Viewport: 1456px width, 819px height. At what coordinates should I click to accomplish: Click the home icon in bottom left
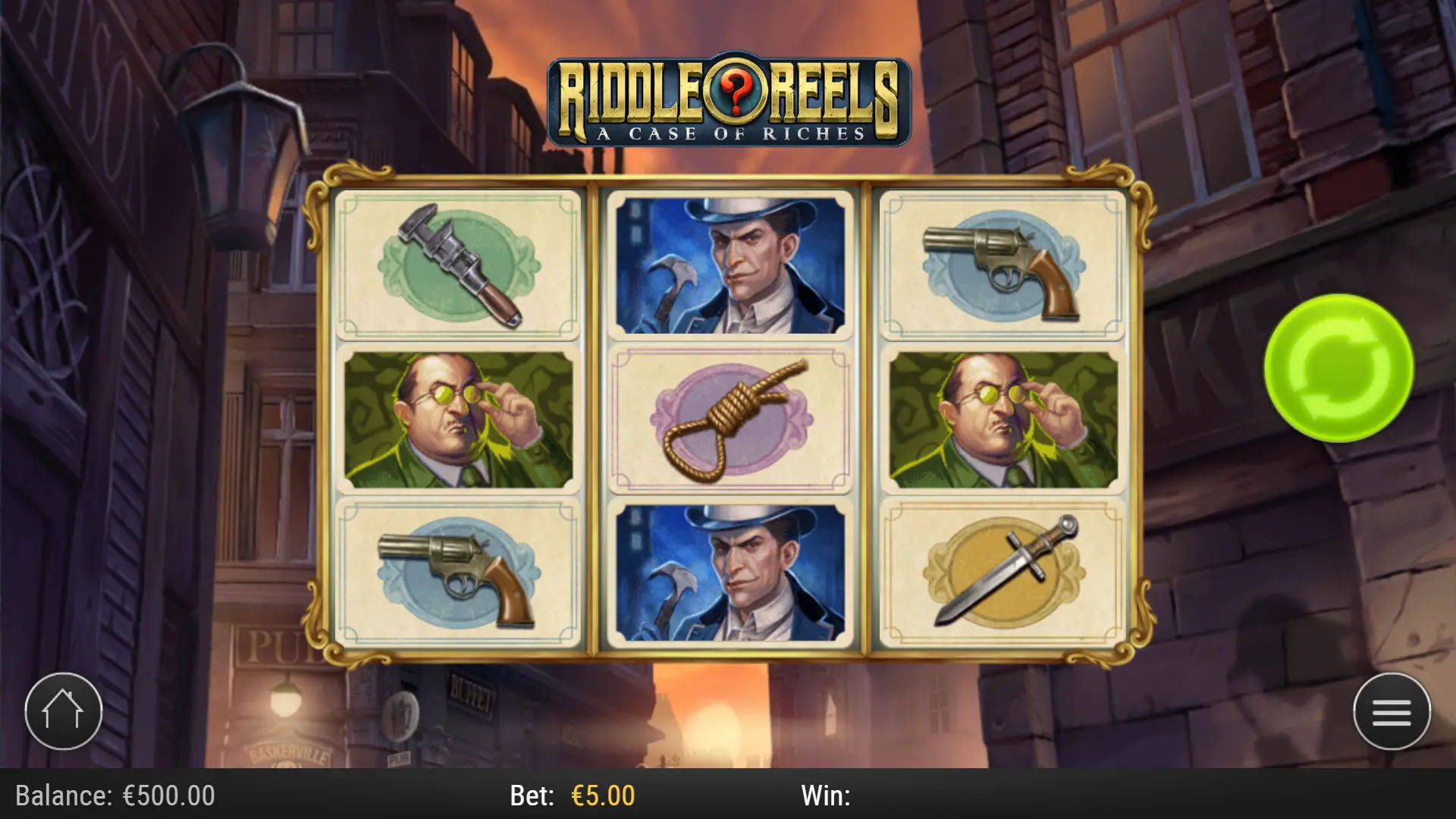pyautogui.click(x=64, y=711)
